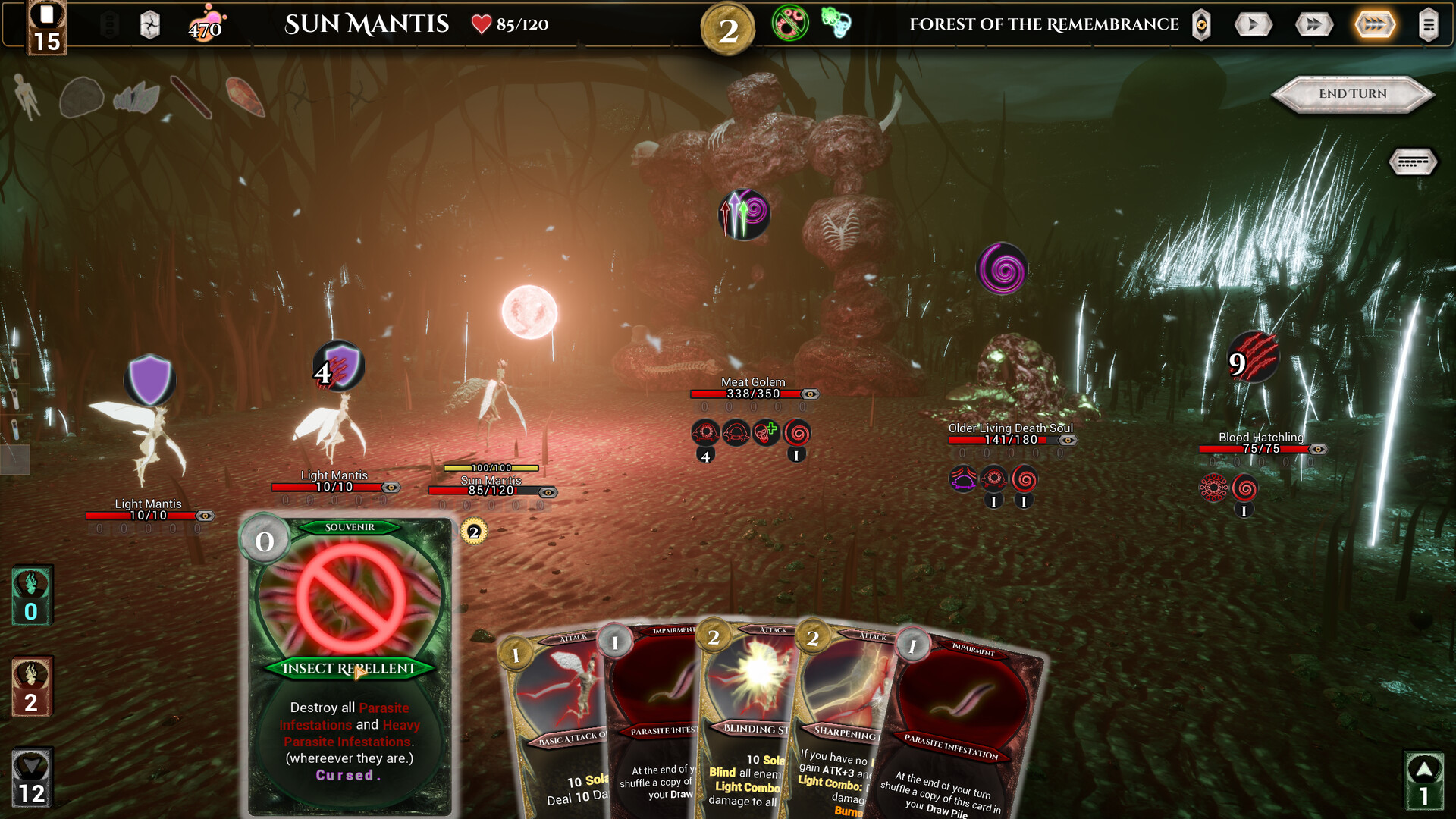The width and height of the screenshot is (1456, 819).
Task: Inspect Blood Hatchling via its eye icon
Action: [x=1318, y=450]
